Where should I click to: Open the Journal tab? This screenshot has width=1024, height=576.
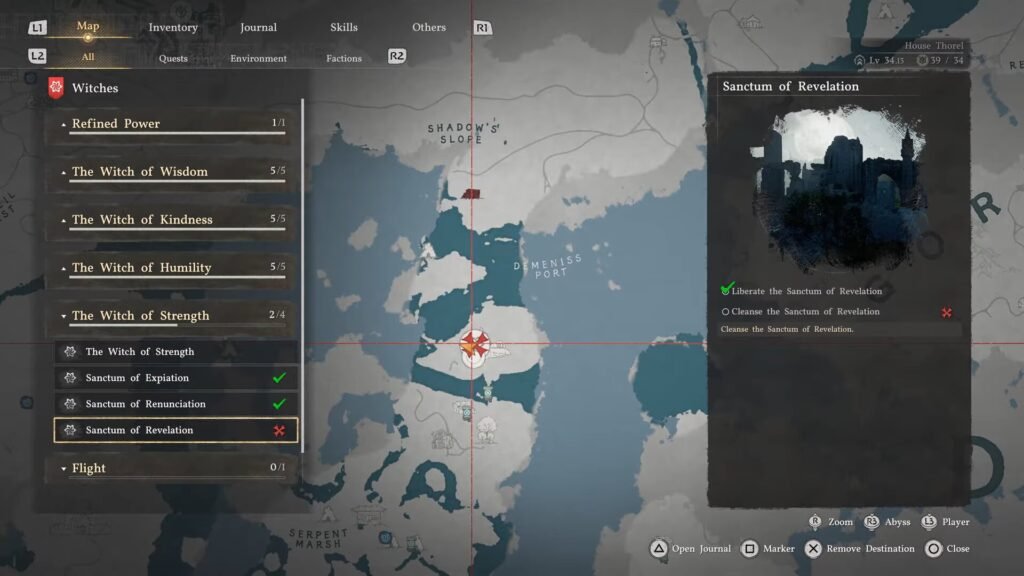[x=258, y=27]
